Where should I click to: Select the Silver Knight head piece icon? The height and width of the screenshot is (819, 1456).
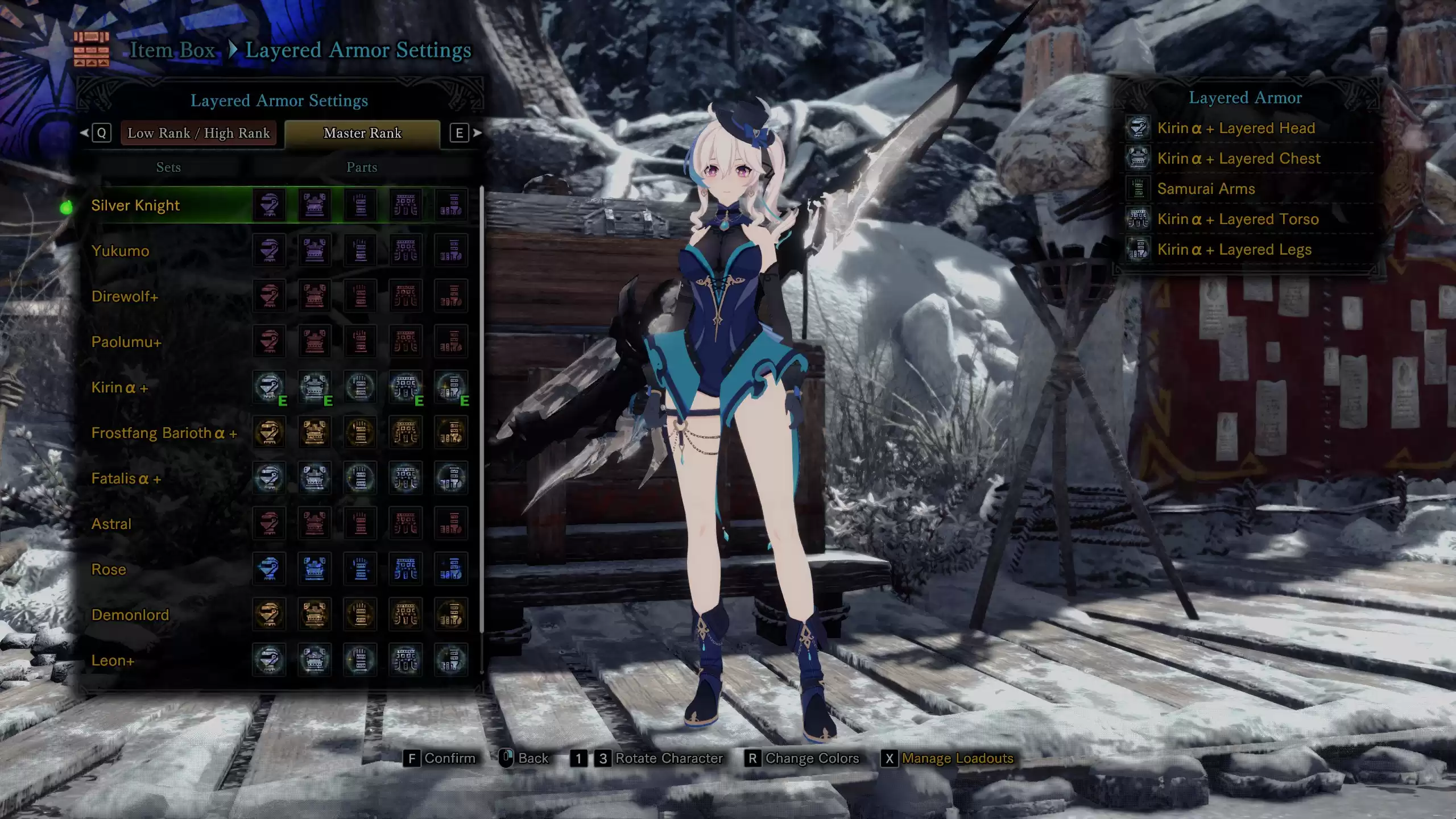pos(270,205)
